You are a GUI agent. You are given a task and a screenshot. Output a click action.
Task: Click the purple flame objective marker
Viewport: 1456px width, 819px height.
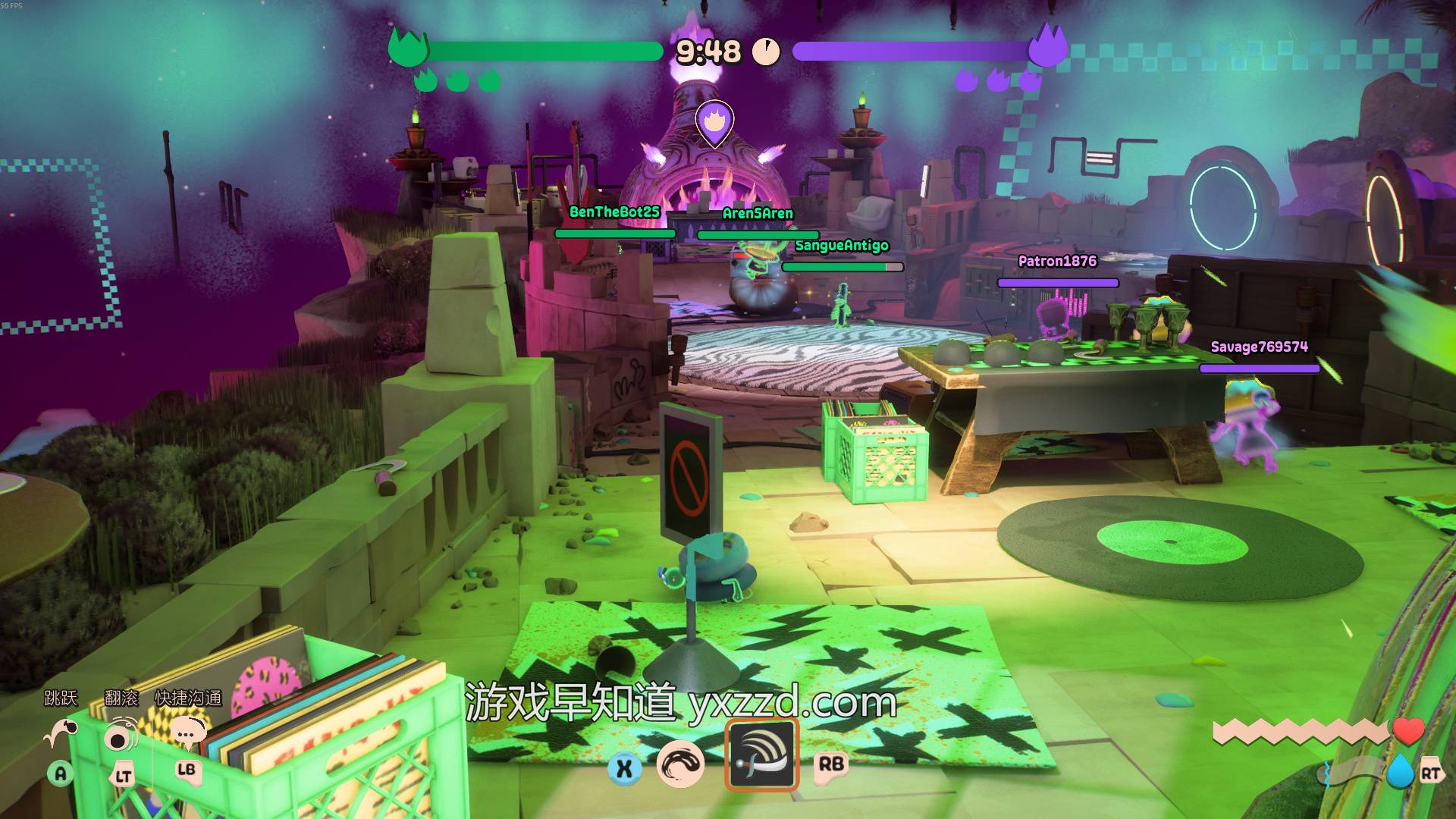(714, 121)
